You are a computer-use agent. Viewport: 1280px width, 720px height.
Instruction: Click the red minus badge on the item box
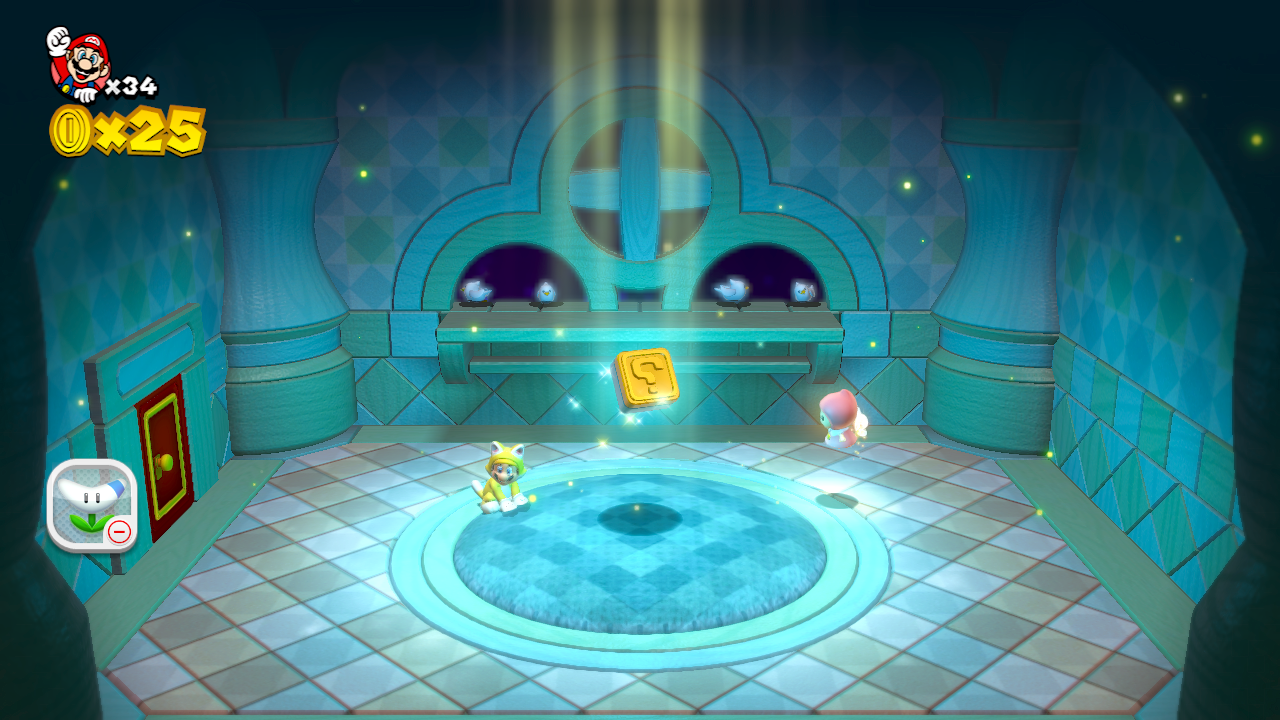click(x=118, y=533)
